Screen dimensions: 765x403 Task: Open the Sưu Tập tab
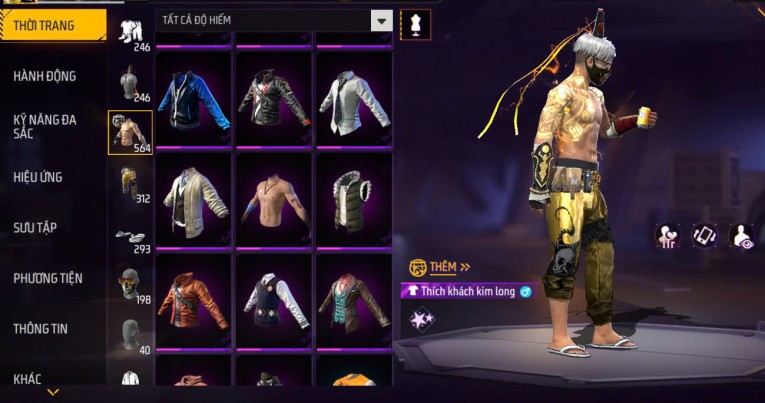[x=36, y=228]
